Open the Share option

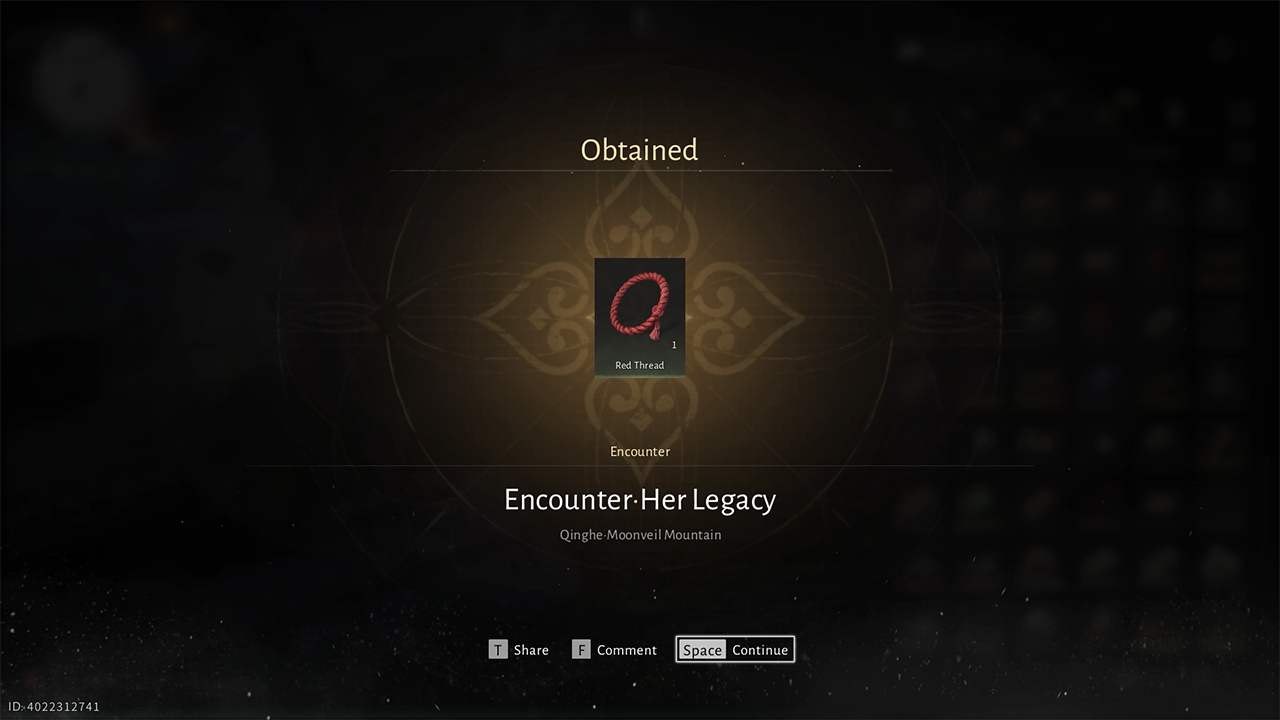pyautogui.click(x=519, y=649)
